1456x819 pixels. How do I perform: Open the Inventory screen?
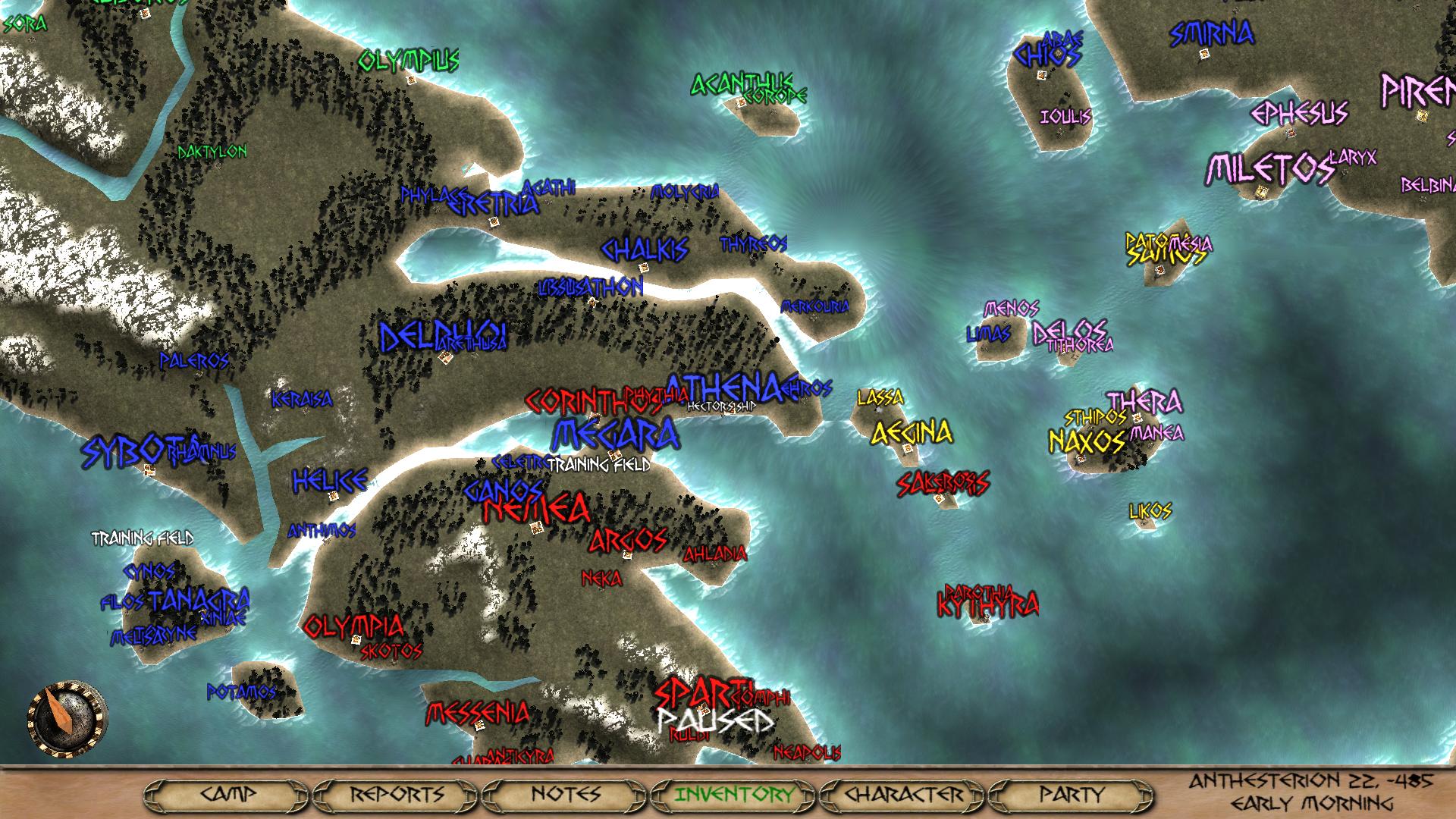pyautogui.click(x=734, y=795)
